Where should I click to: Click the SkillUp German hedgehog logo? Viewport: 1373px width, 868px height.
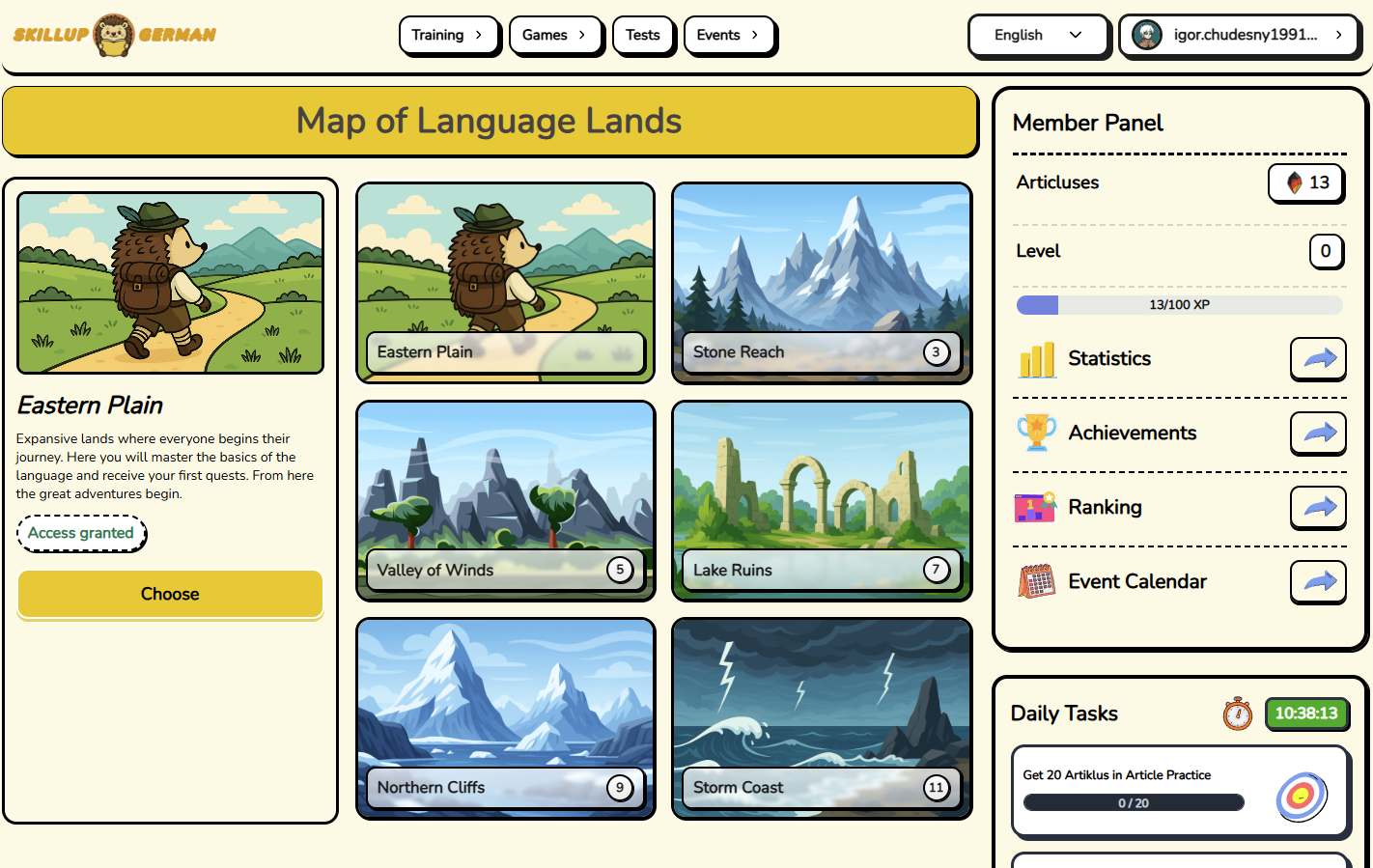click(114, 35)
